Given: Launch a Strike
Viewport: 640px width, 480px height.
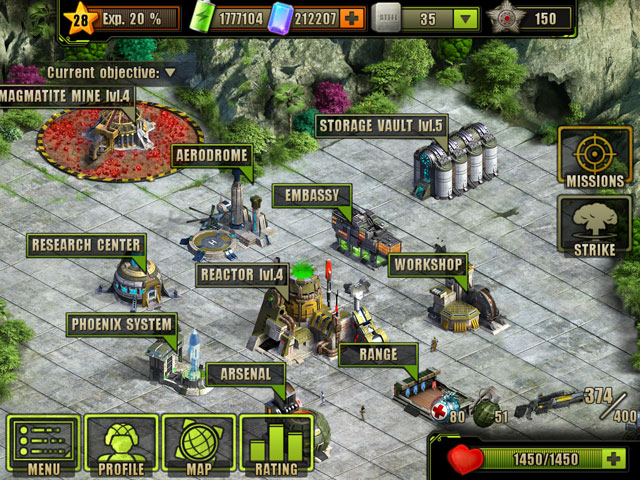Looking at the screenshot, I should (x=594, y=226).
